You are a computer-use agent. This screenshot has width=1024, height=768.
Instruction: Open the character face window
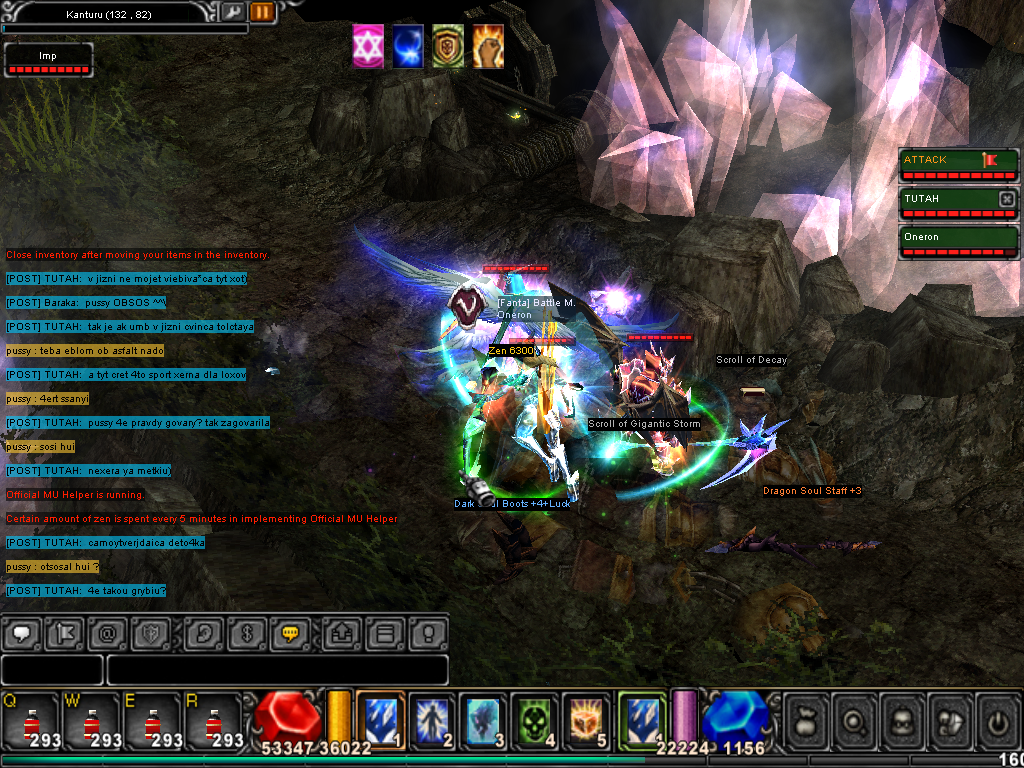[x=903, y=719]
